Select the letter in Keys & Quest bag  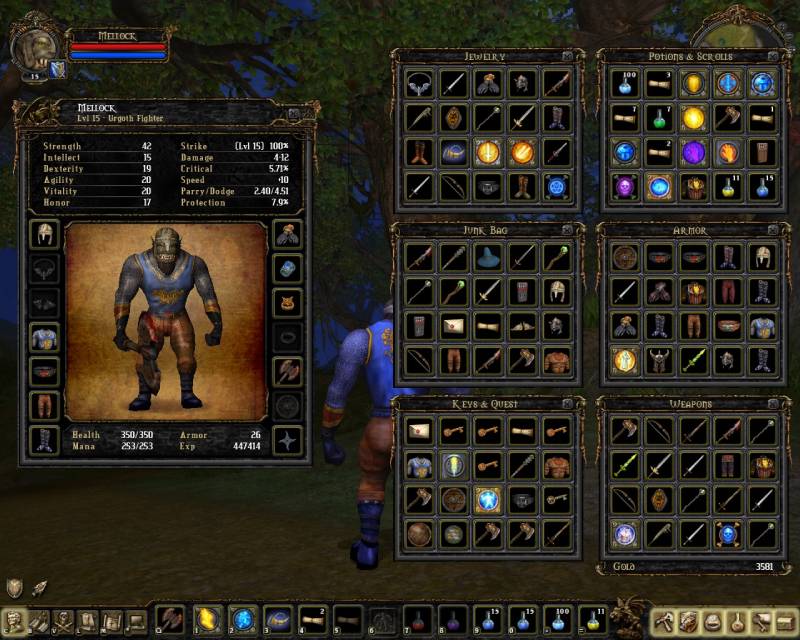[x=419, y=430]
